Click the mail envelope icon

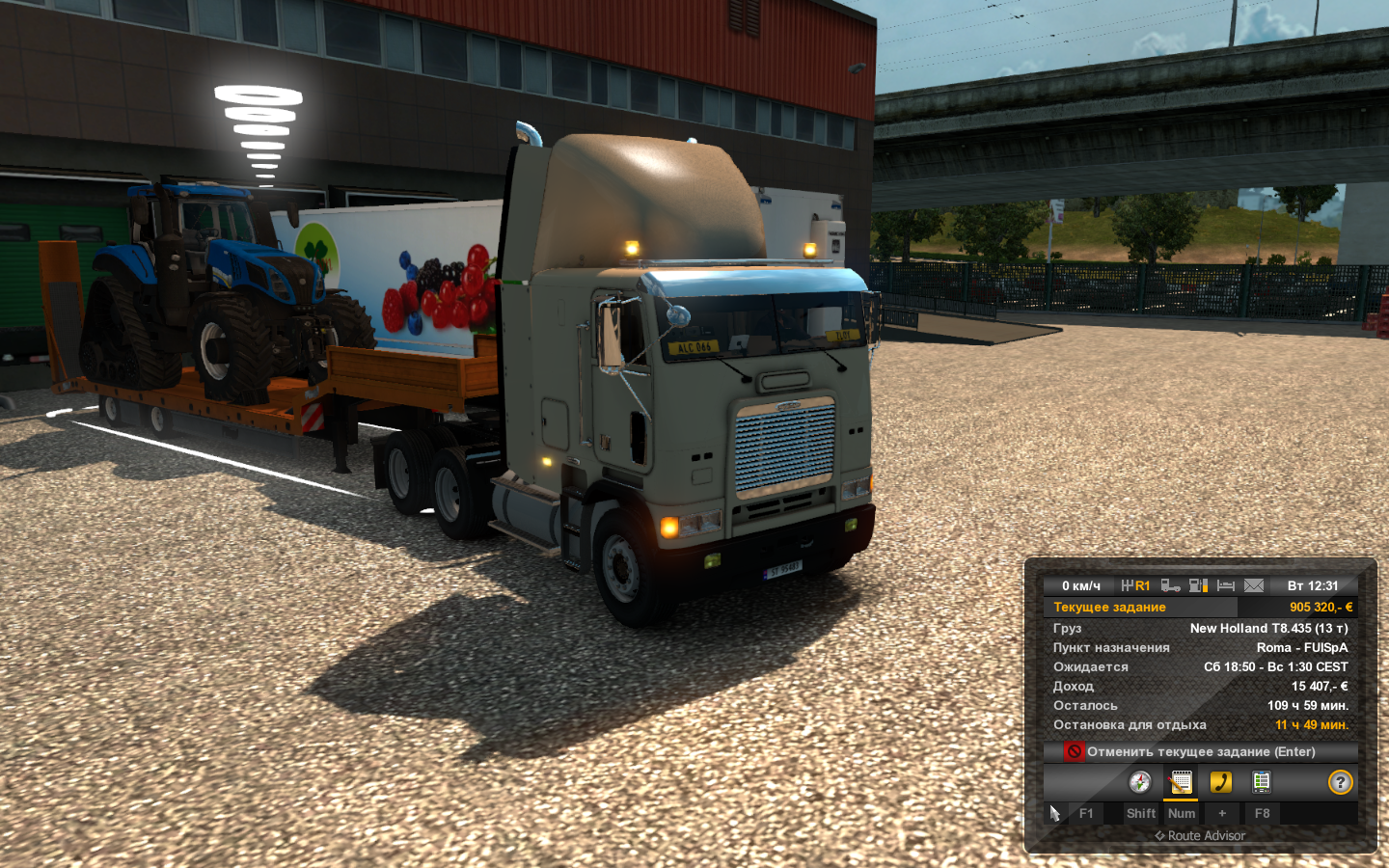click(1254, 585)
